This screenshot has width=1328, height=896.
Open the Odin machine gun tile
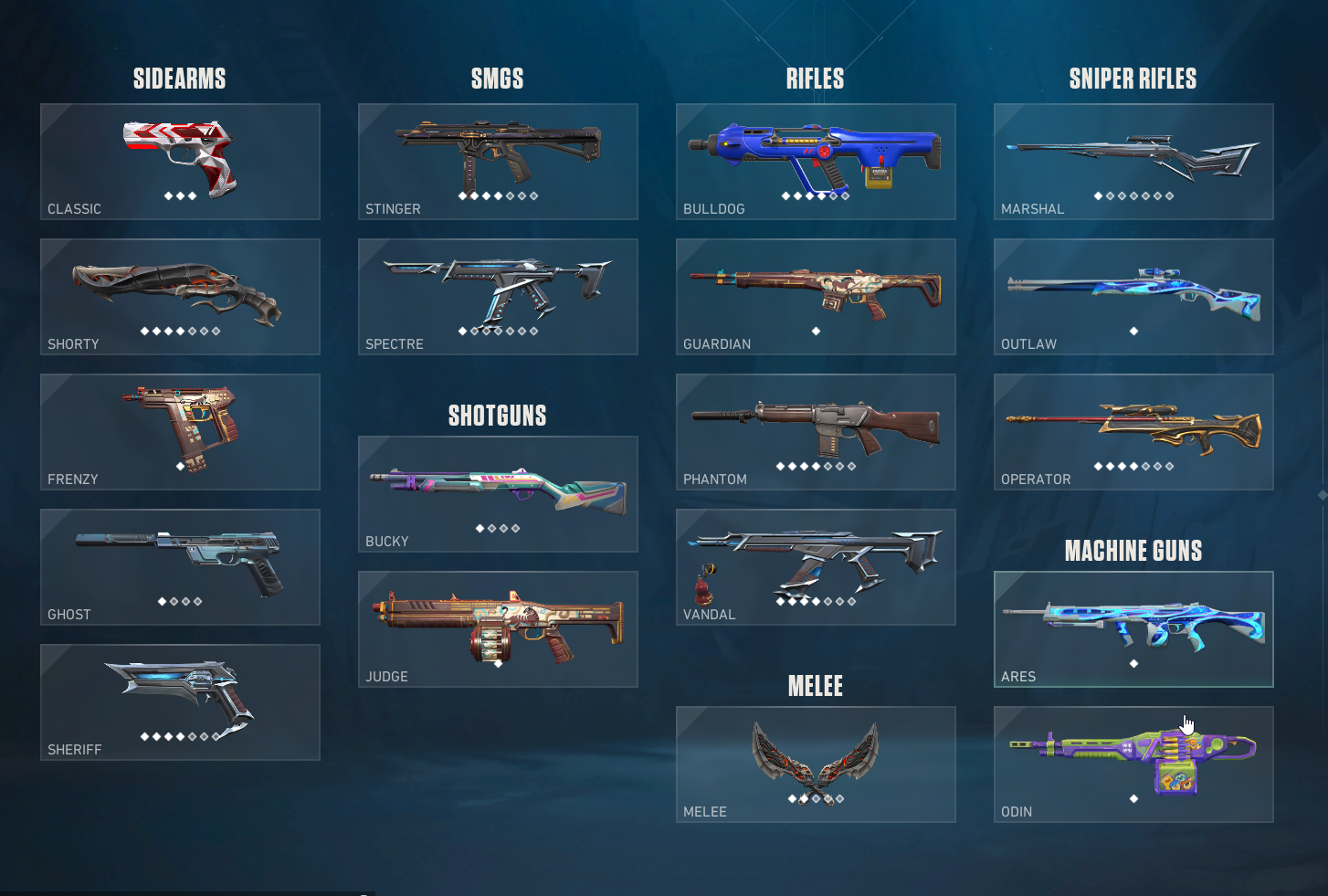[1133, 764]
